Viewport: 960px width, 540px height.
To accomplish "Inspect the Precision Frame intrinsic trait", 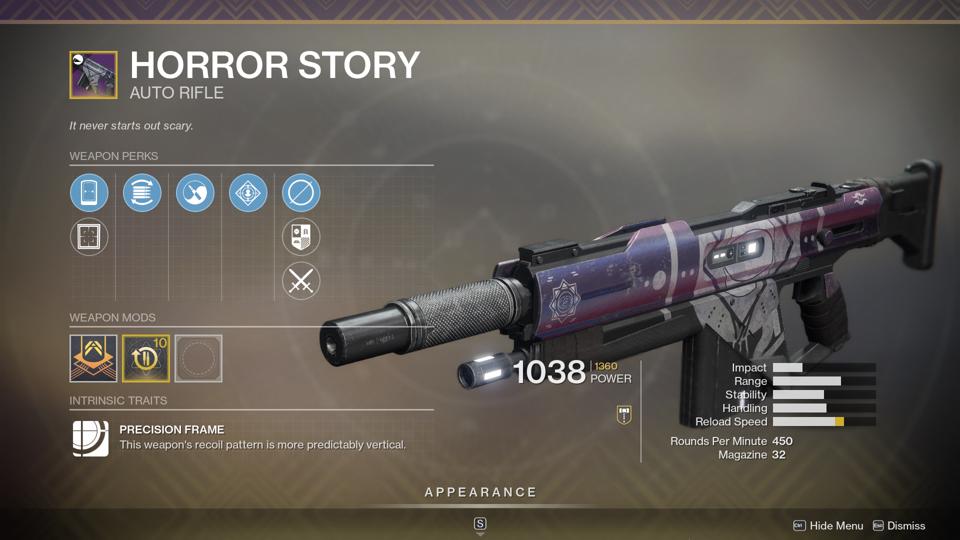I will (91, 437).
